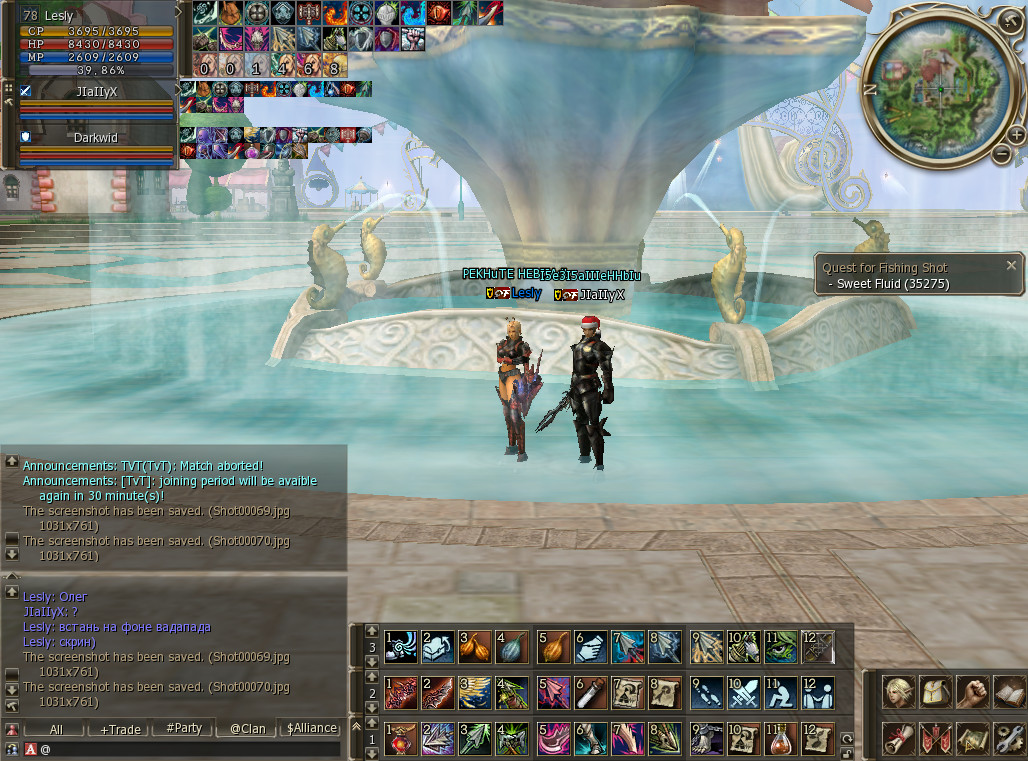This screenshot has height=761, width=1028.
Task: Close the Quest for Fishing Shot tracker
Action: coord(1011,266)
